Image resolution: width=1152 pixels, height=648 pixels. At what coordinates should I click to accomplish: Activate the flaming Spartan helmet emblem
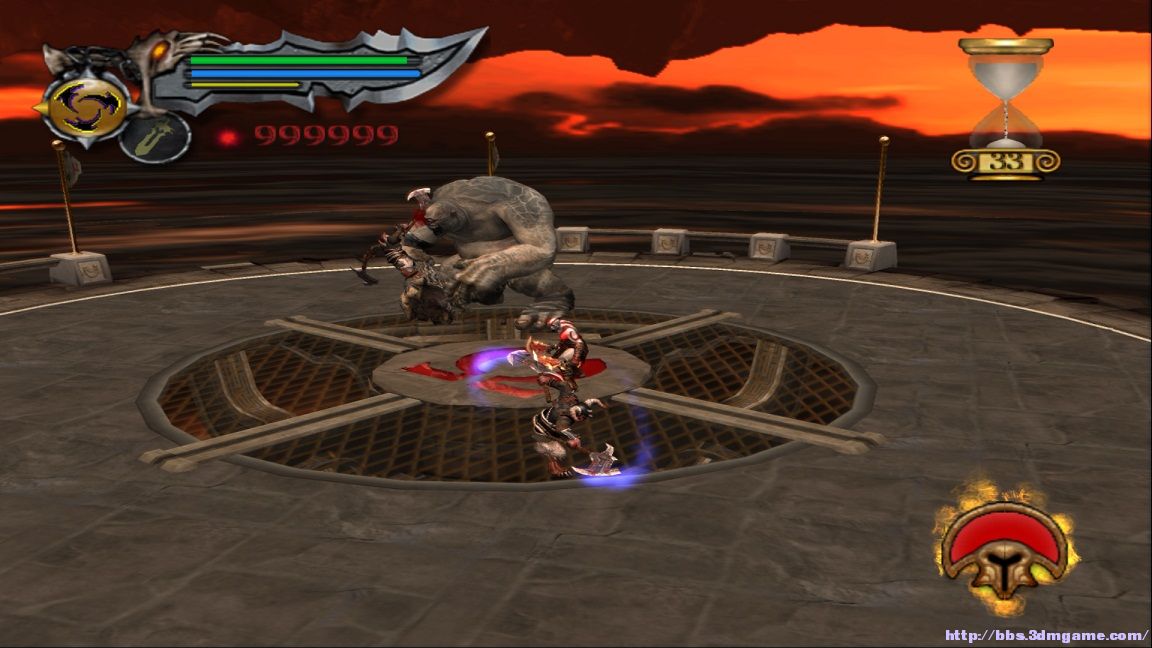tap(1004, 548)
